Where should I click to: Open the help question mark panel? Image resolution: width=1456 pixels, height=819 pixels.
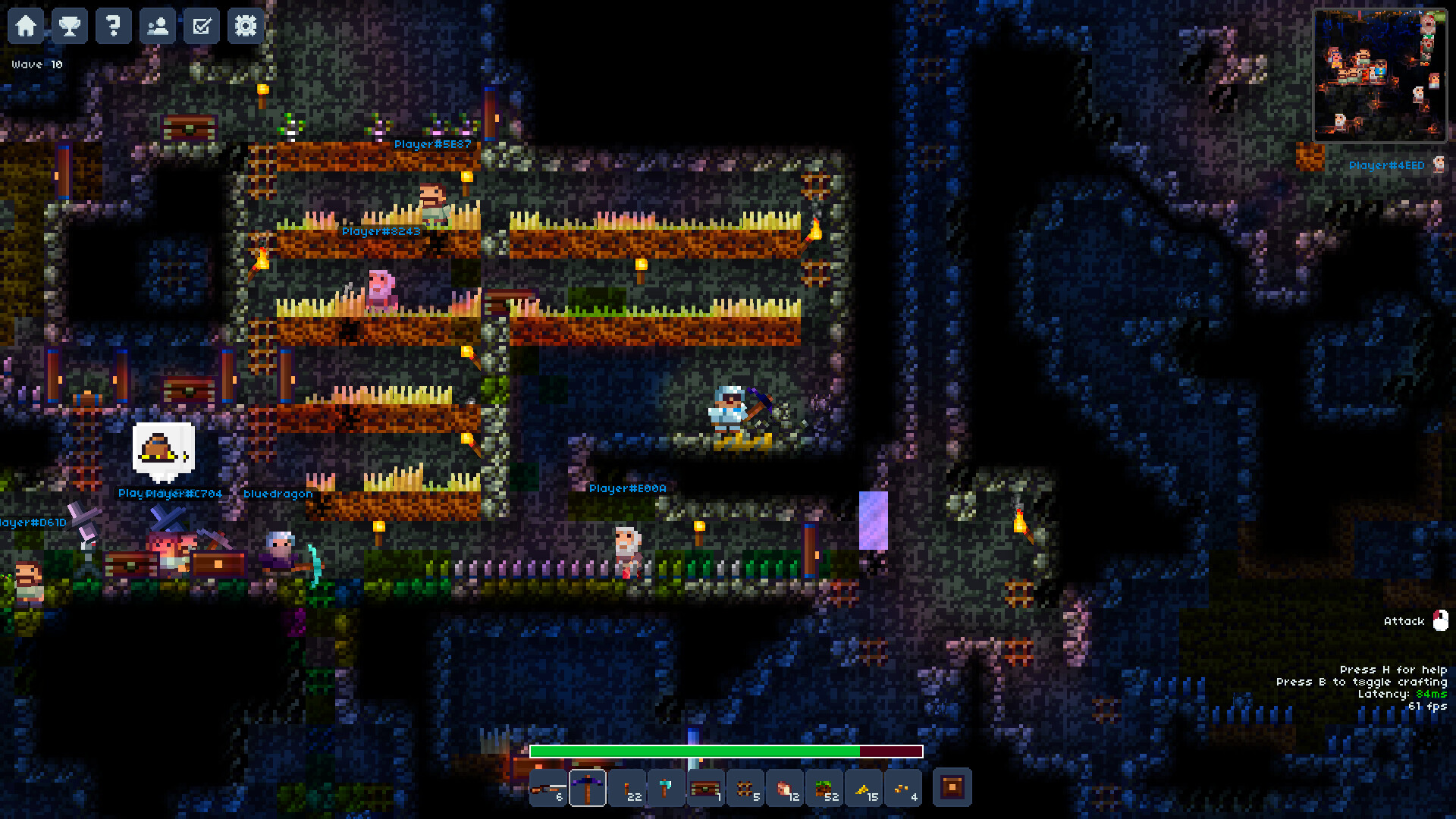[x=113, y=26]
